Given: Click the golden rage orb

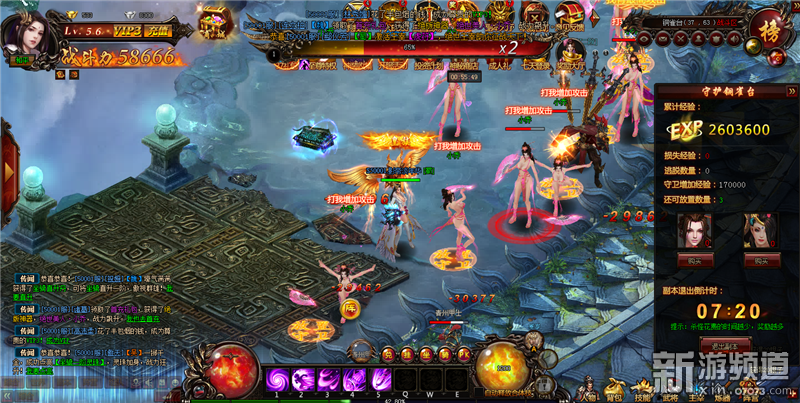Looking at the screenshot, I should coord(499,367).
